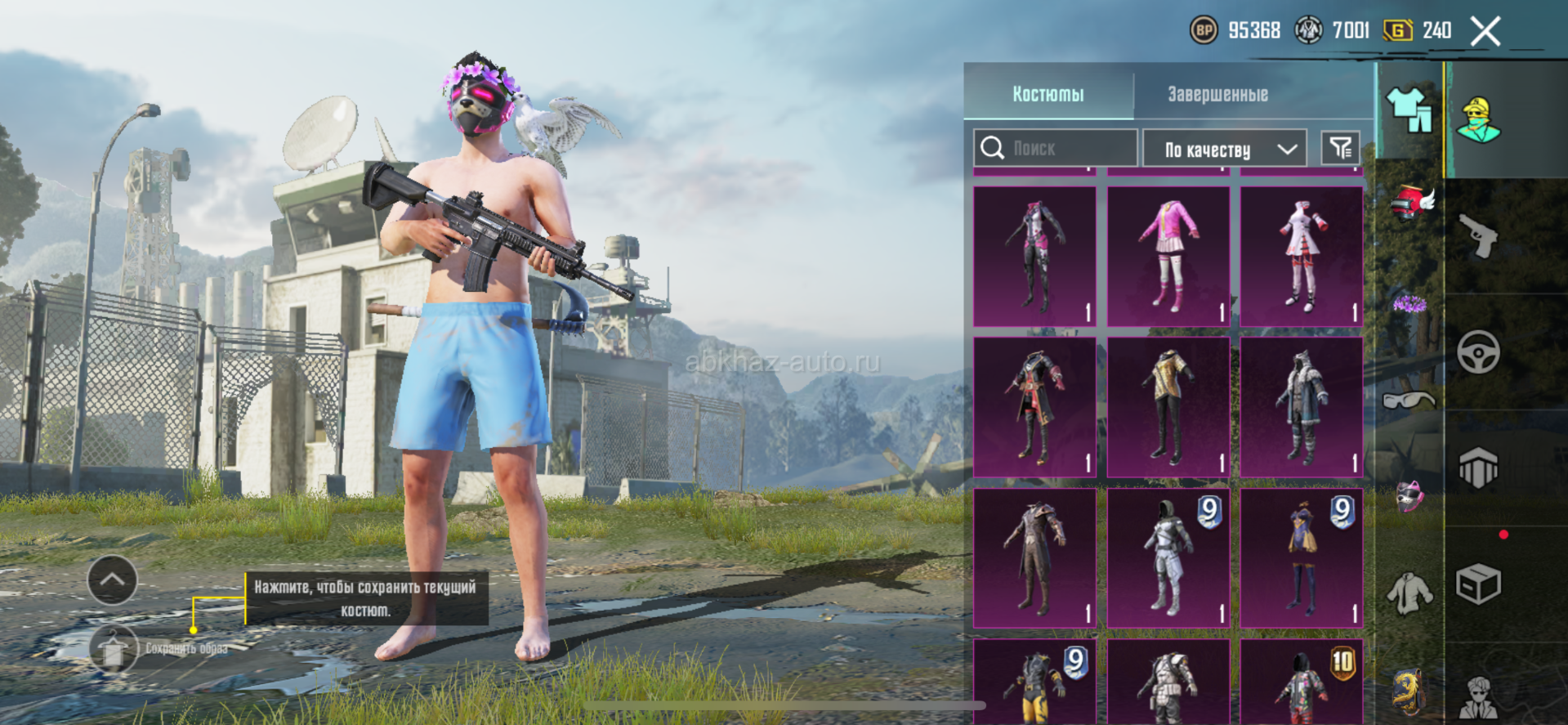Viewport: 1568px width, 725px height.
Task: Switch to the Костюмы tab
Action: pyautogui.click(x=1048, y=94)
